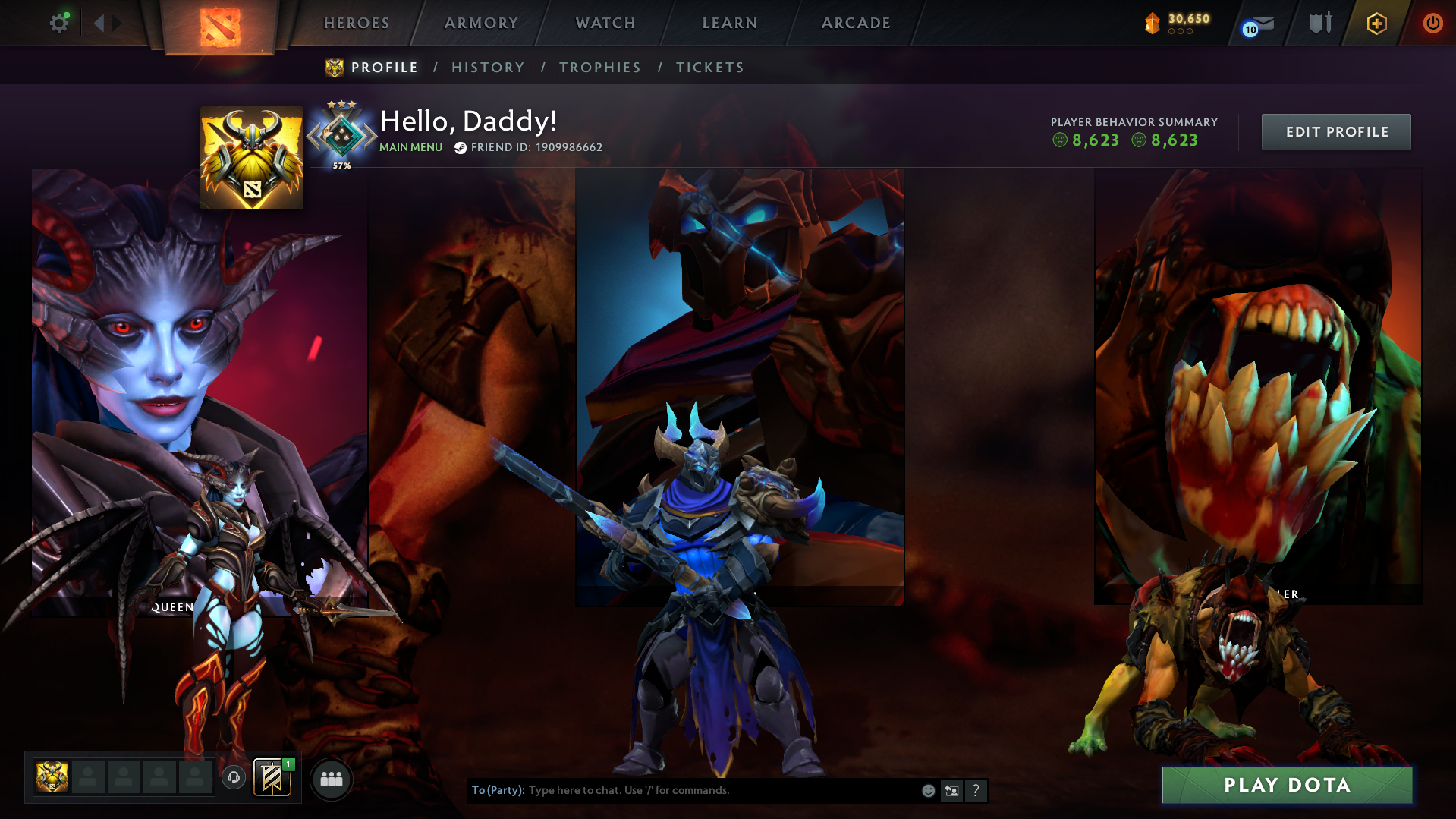Quit the game with the power button
Image resolution: width=1456 pixels, height=819 pixels.
pos(1432,24)
